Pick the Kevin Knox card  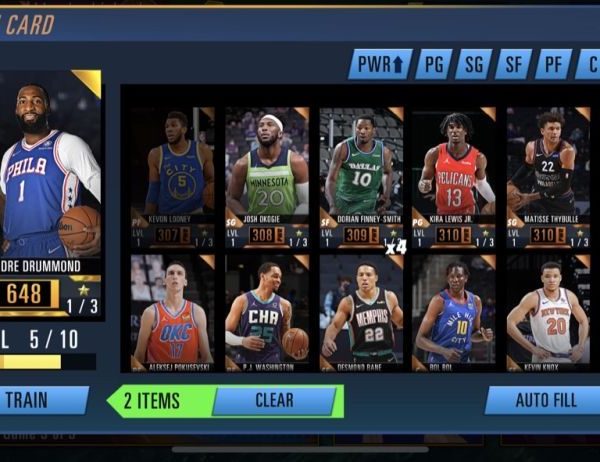click(547, 312)
